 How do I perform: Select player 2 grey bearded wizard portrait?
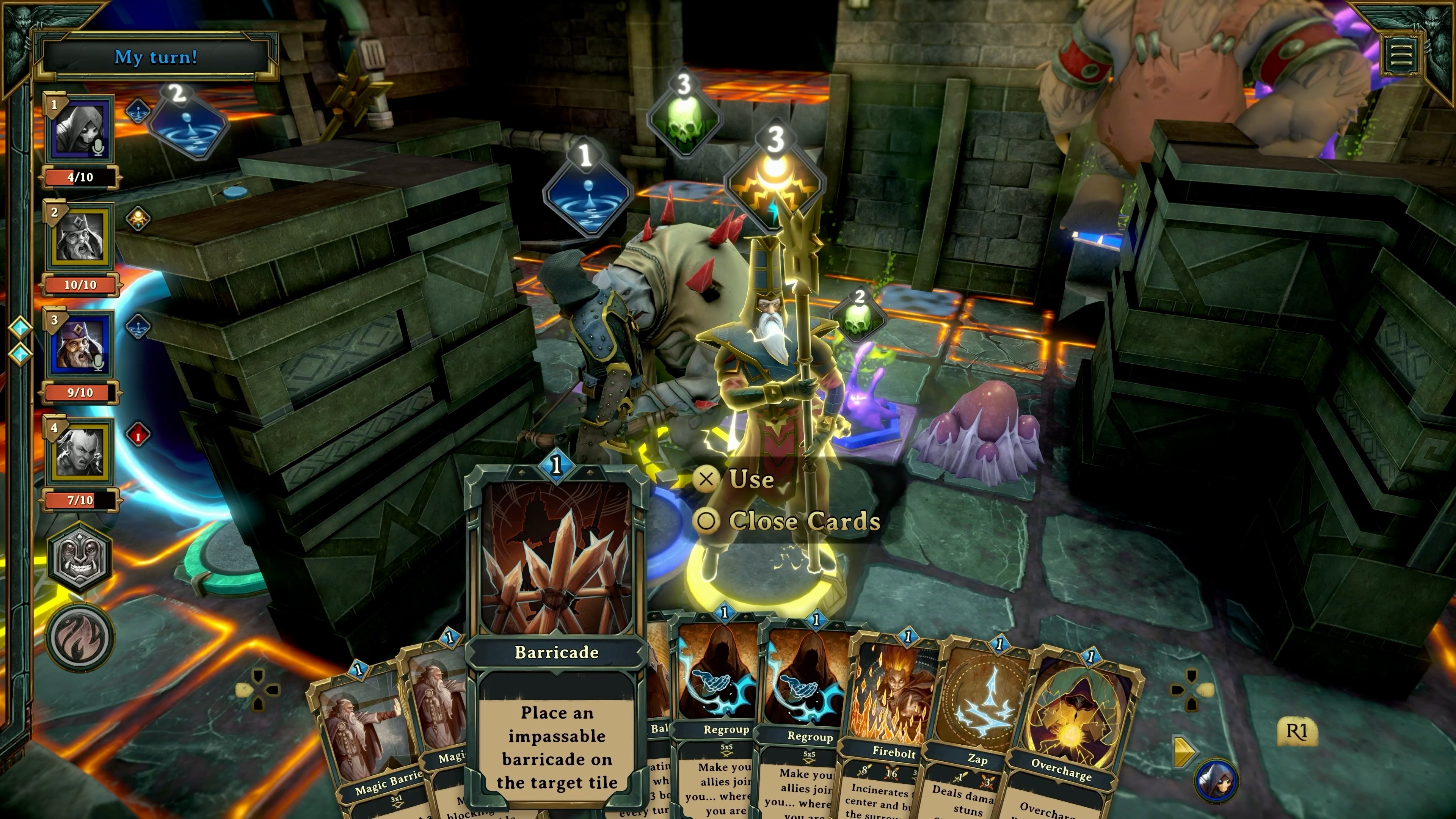tap(80, 237)
